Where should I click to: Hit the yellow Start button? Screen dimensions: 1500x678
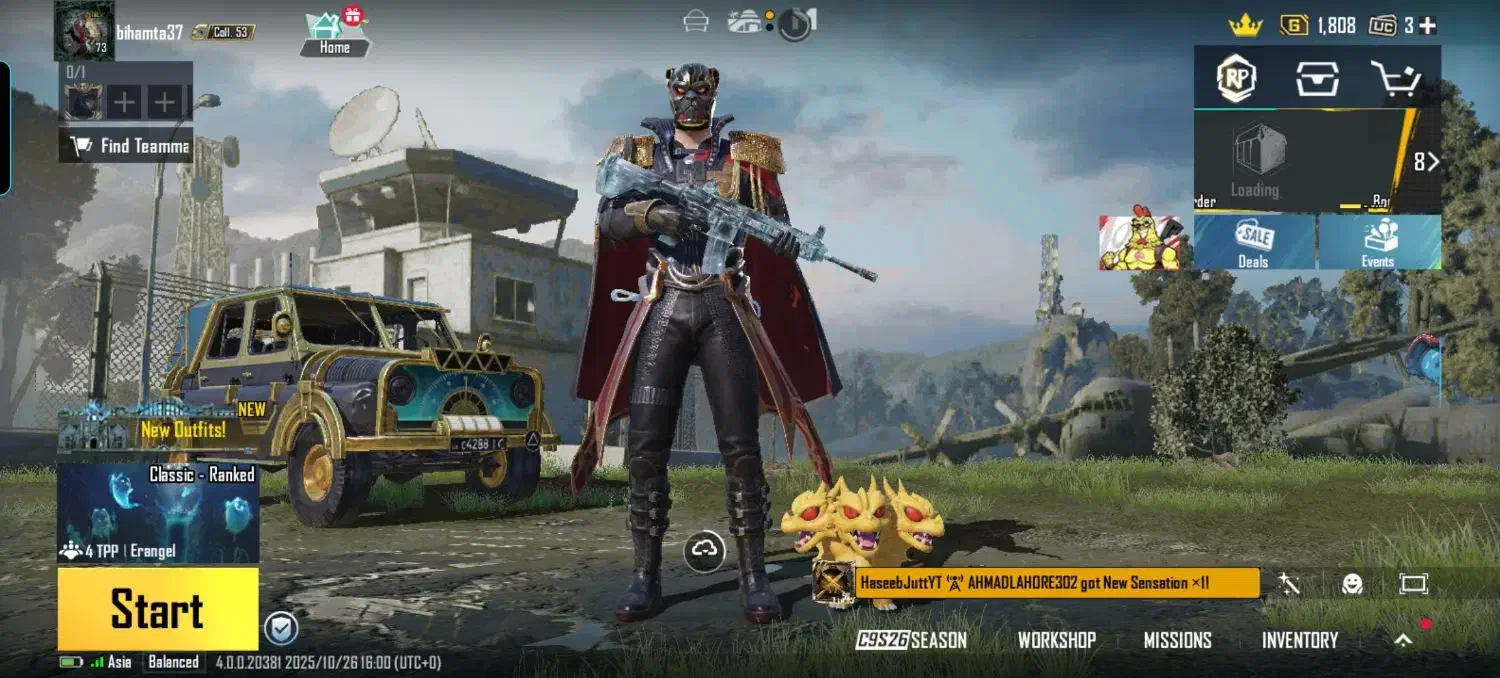[x=157, y=609]
